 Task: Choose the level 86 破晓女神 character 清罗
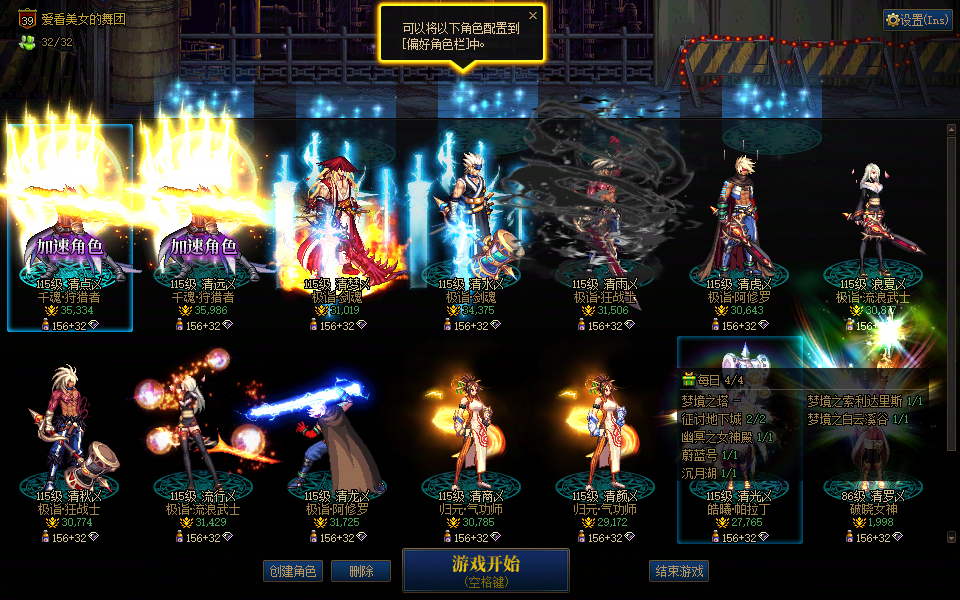(x=874, y=495)
